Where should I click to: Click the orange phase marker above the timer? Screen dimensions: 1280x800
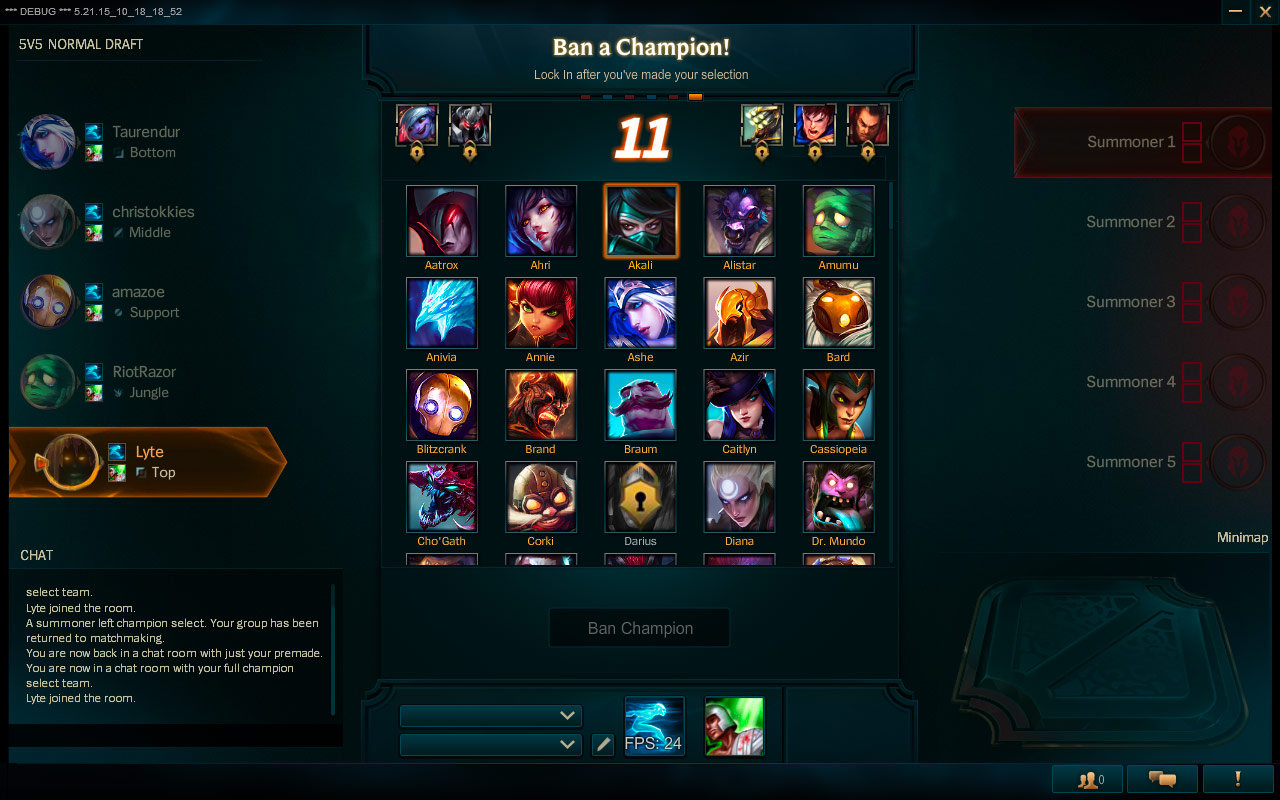[696, 97]
